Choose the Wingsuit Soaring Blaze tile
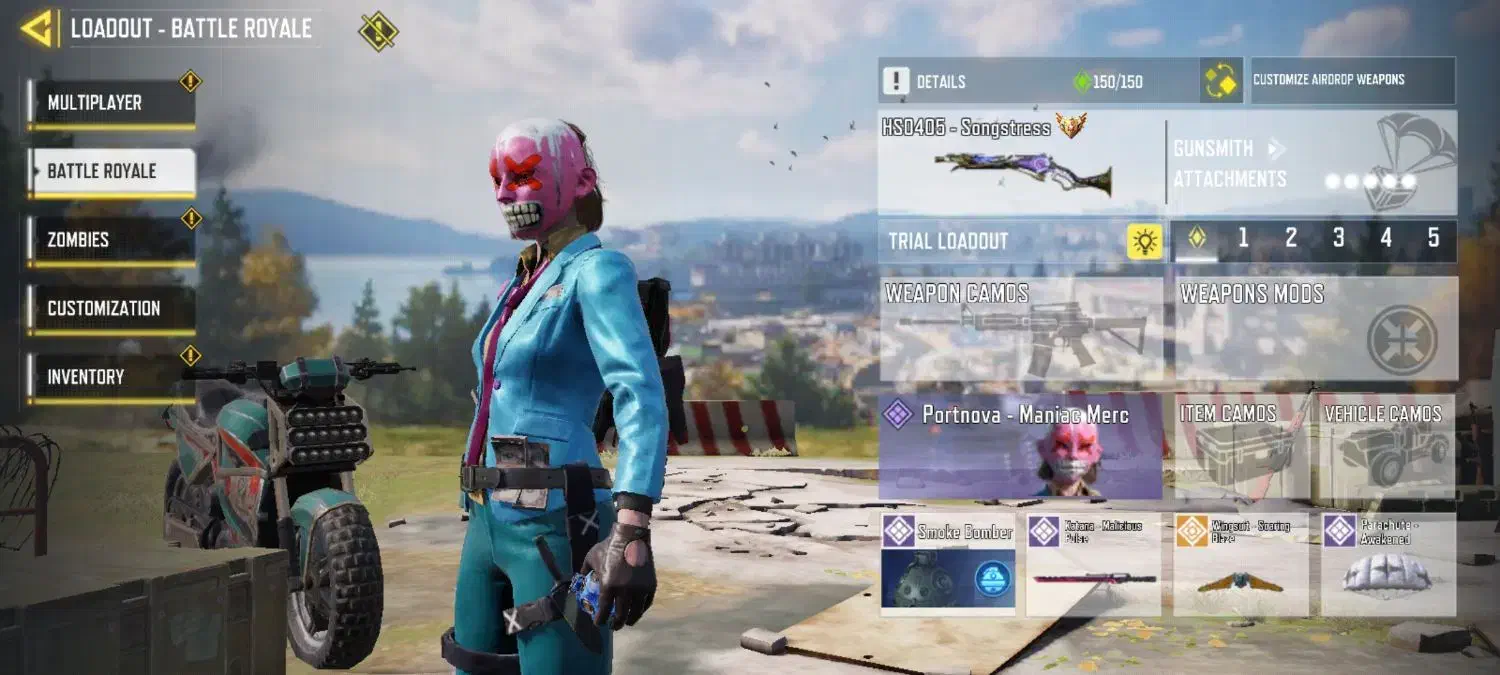1500x675 pixels. (1240, 564)
